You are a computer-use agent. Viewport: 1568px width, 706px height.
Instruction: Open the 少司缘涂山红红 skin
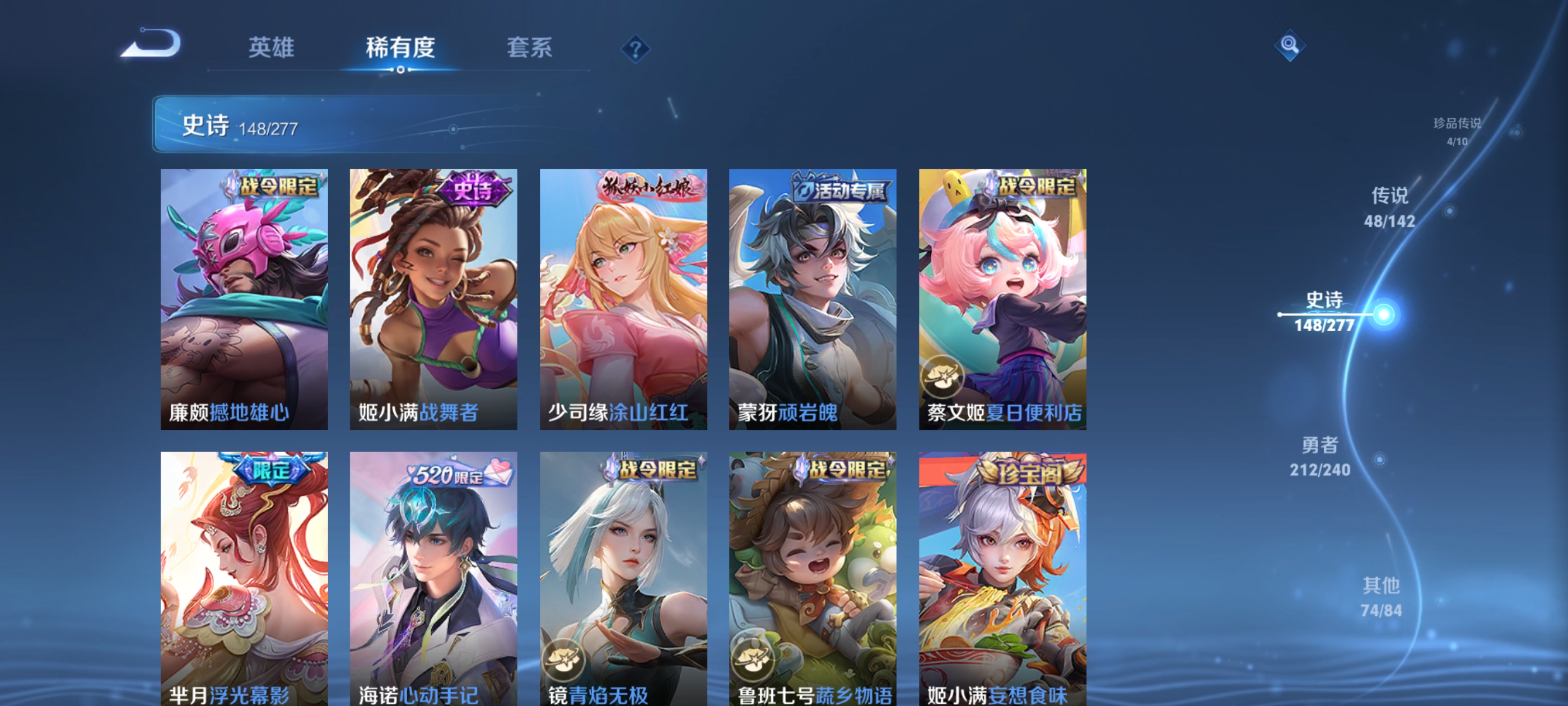click(622, 299)
